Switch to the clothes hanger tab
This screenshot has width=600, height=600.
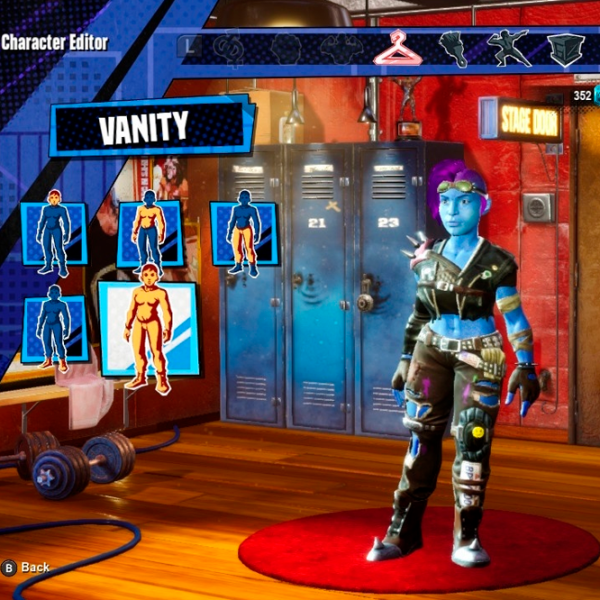pyautogui.click(x=396, y=47)
